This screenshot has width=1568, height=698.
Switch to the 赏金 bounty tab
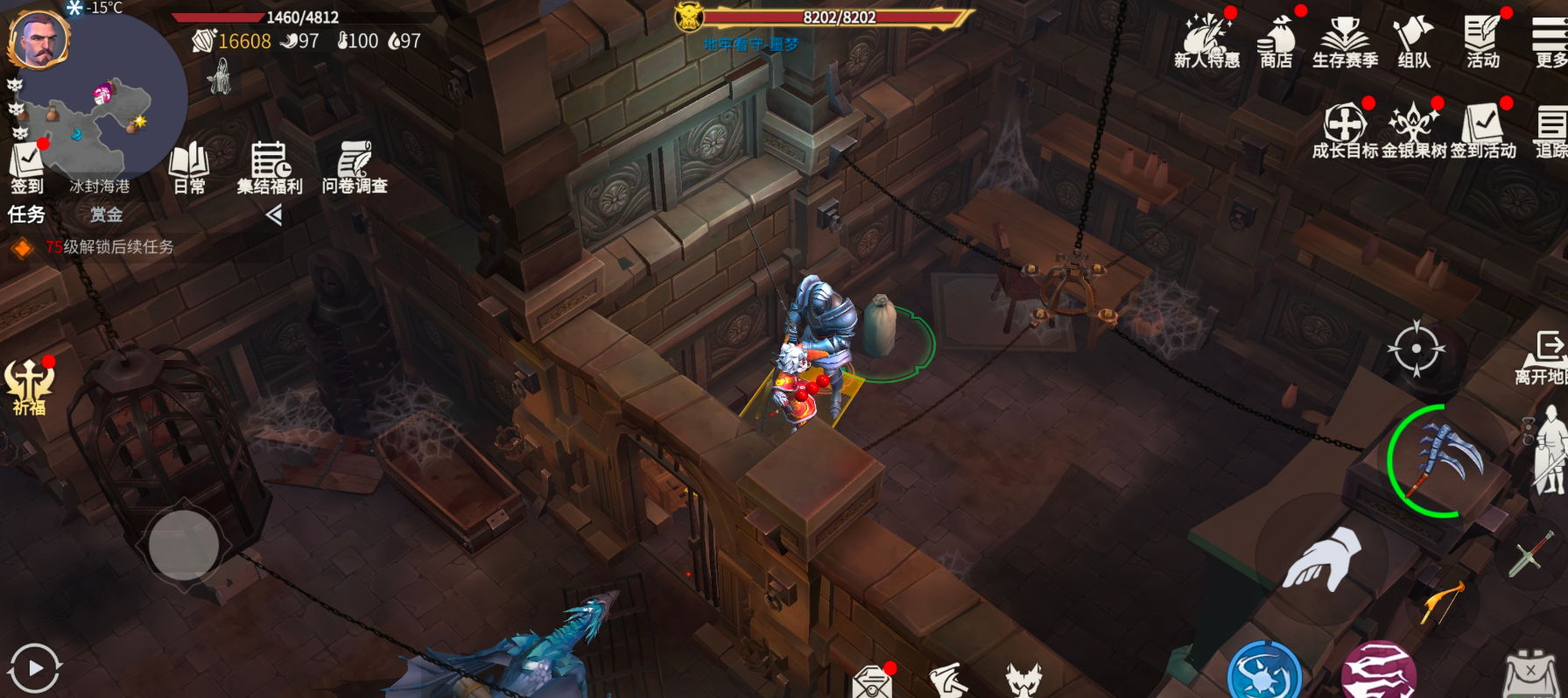click(x=107, y=215)
